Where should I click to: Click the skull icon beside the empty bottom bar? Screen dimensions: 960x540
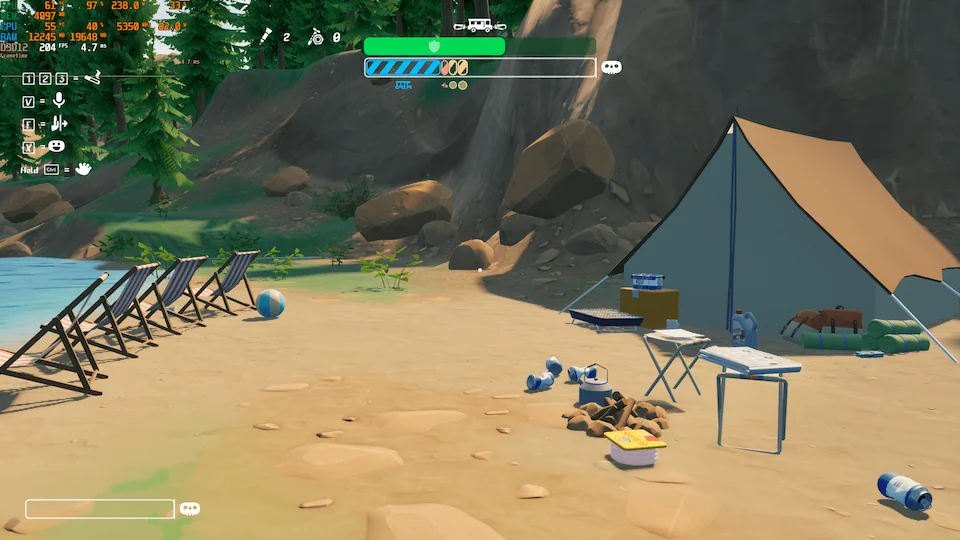pos(189,509)
